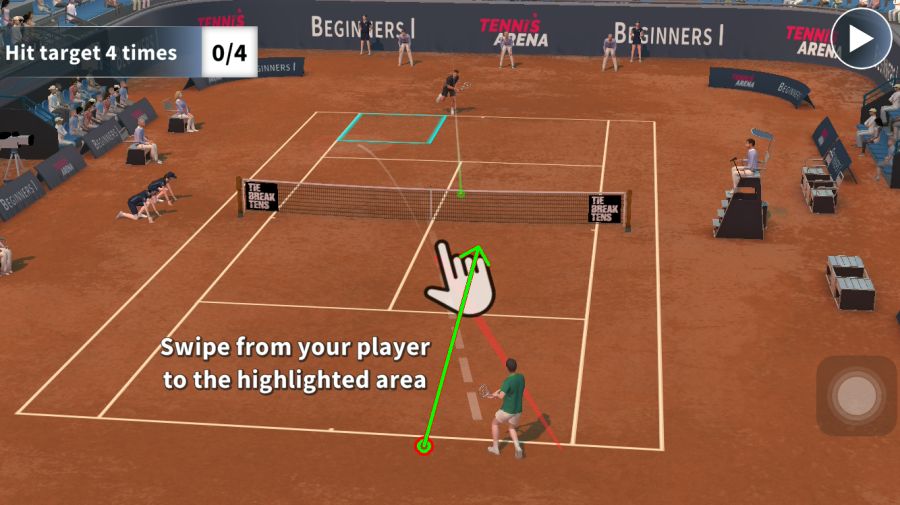Tap the play arrow button in the corner
Image resolution: width=900 pixels, height=505 pixels.
coord(861,38)
